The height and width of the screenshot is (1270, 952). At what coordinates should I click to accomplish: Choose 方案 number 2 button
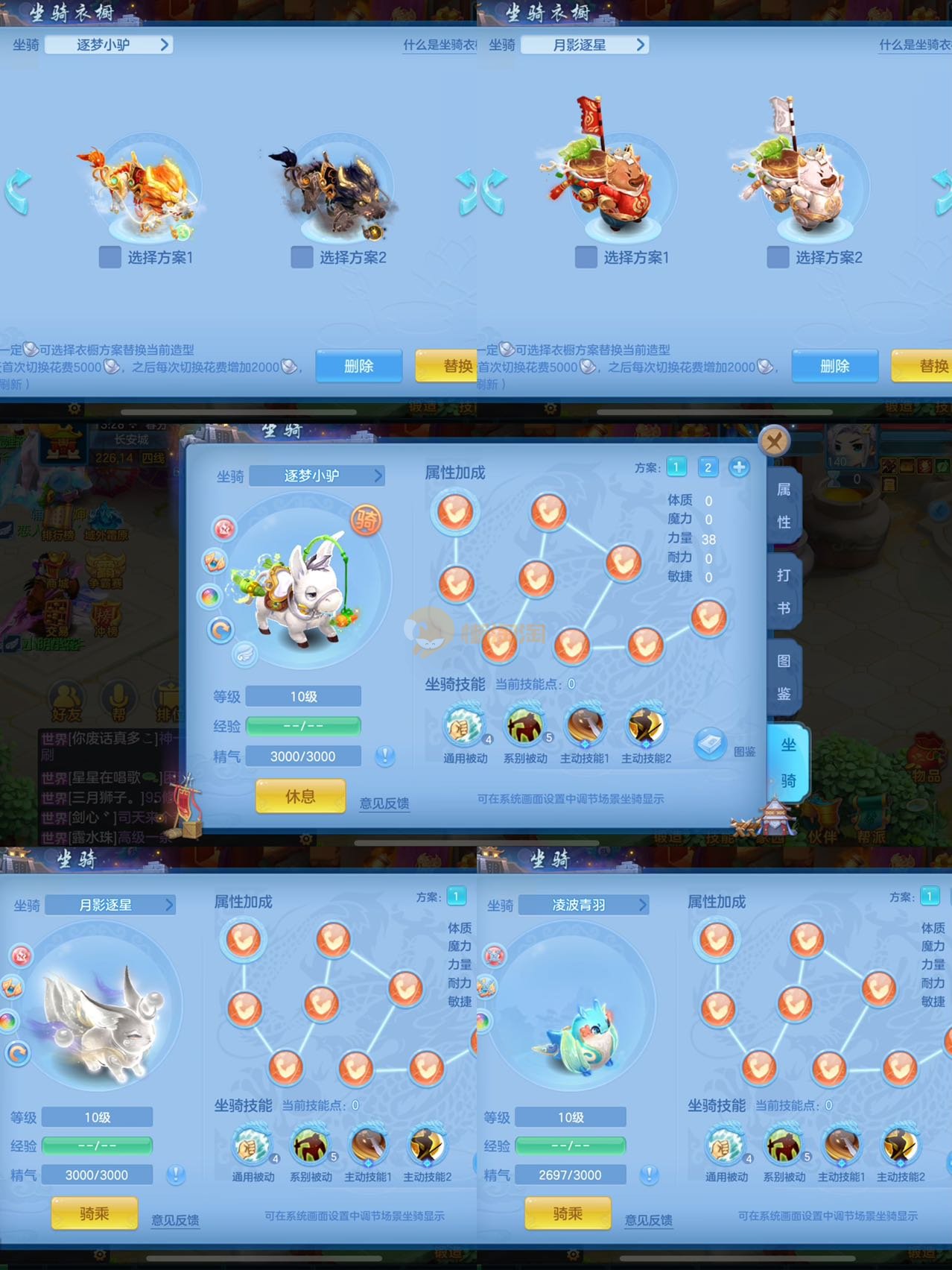click(x=708, y=467)
